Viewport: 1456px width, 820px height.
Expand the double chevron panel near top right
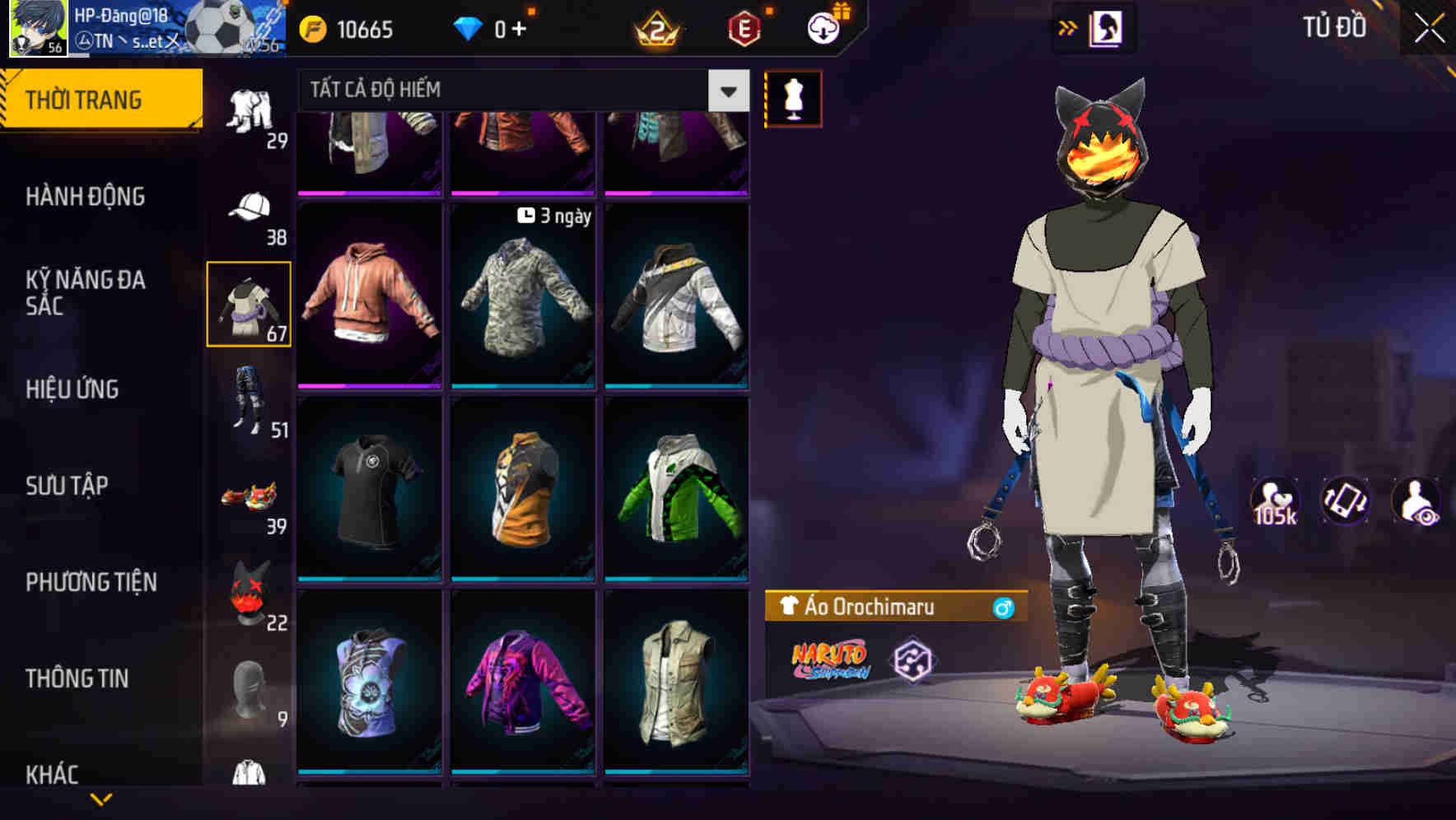1067,26
